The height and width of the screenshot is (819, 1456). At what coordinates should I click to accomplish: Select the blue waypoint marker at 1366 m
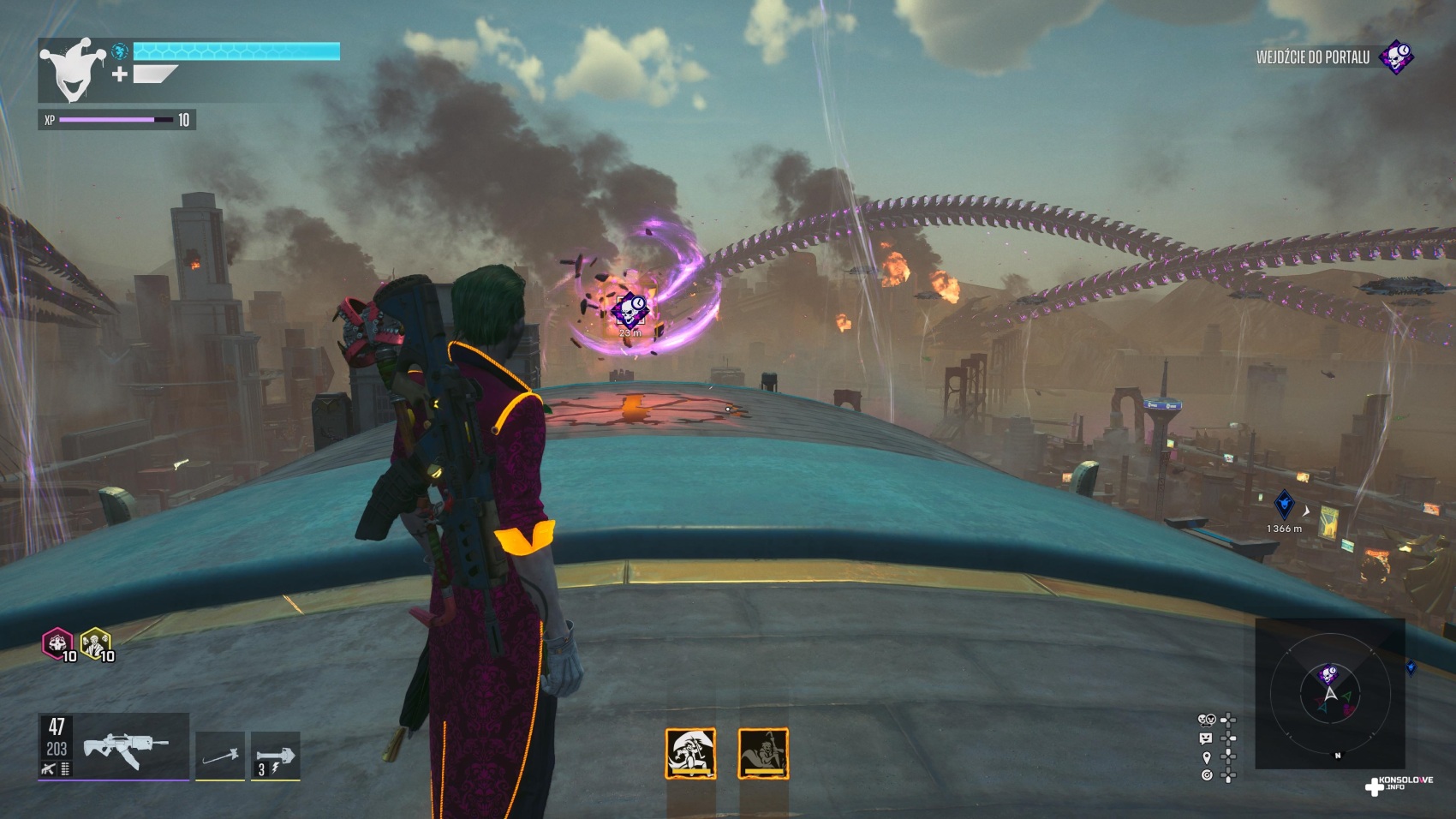tap(1284, 504)
